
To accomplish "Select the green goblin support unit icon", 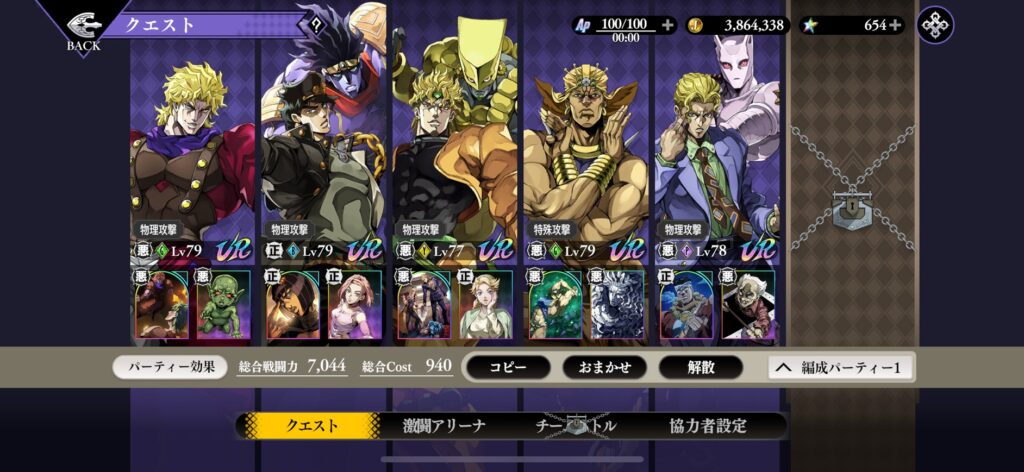I will coord(223,305).
